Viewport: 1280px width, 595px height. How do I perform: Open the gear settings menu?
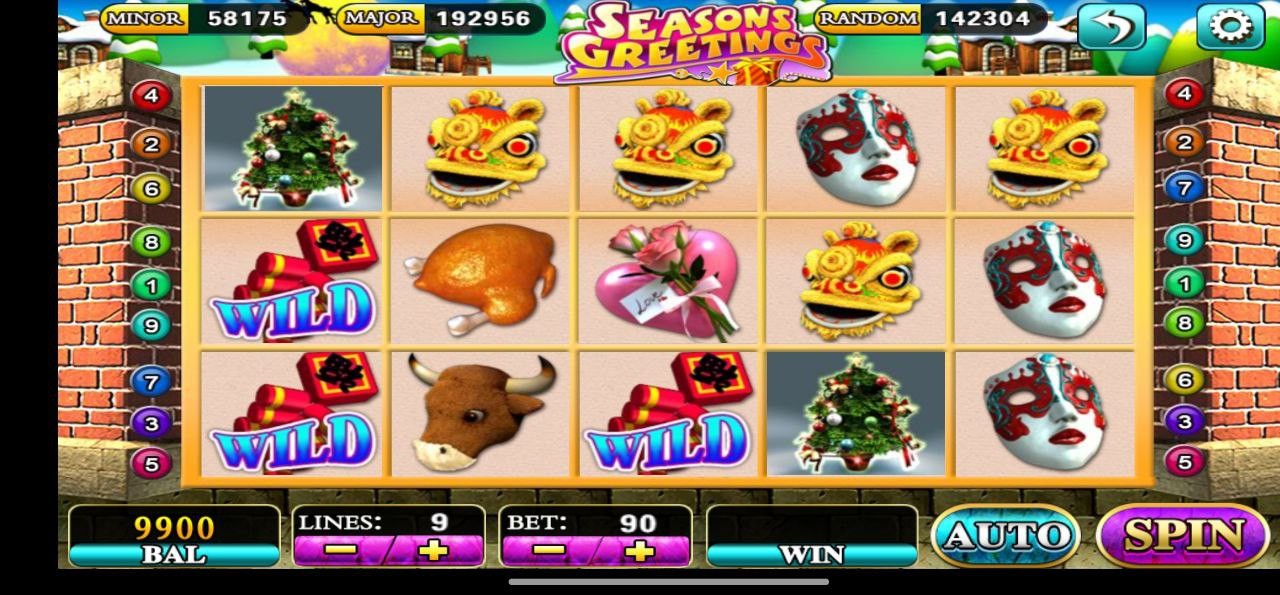click(x=1229, y=26)
